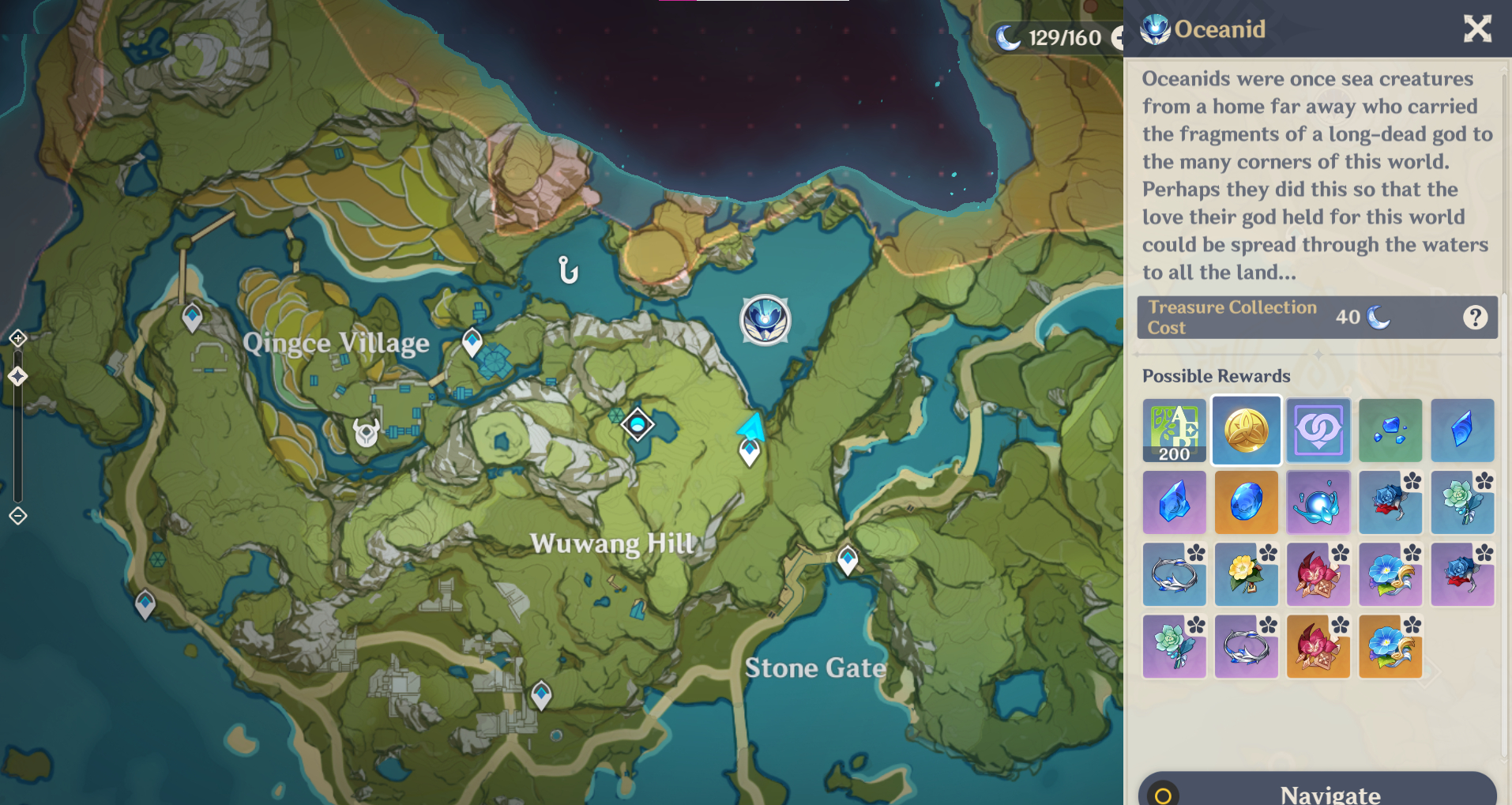Adjust the map zoom slider handle
This screenshot has height=805, width=1512.
pos(18,376)
